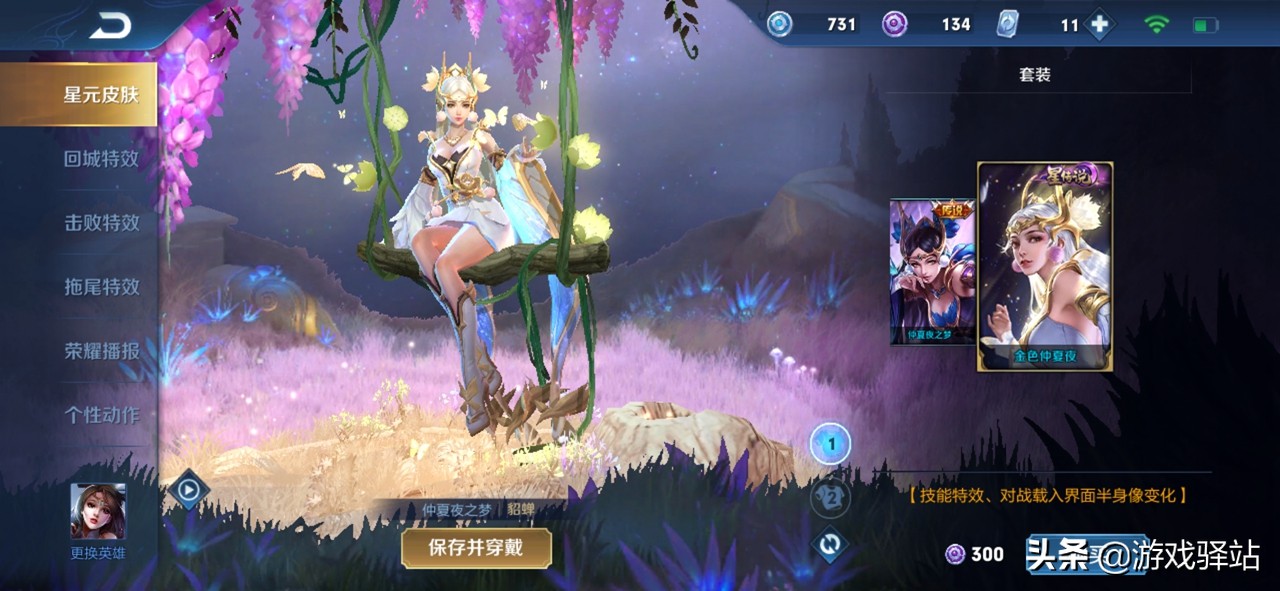
Task: Choose the 金色仲夏夜 skin card
Action: click(1045, 267)
